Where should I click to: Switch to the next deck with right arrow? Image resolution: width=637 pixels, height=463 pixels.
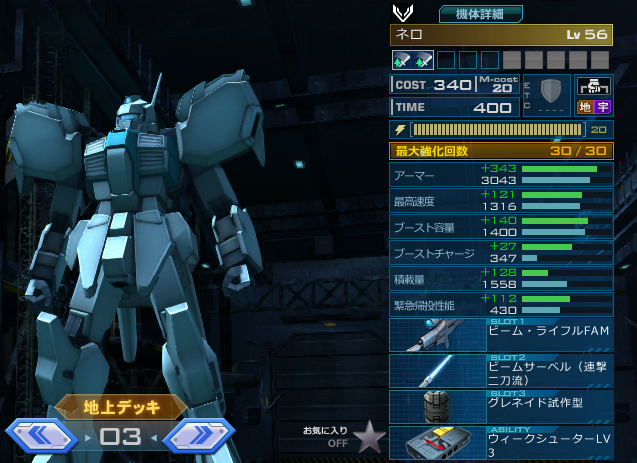(199, 436)
